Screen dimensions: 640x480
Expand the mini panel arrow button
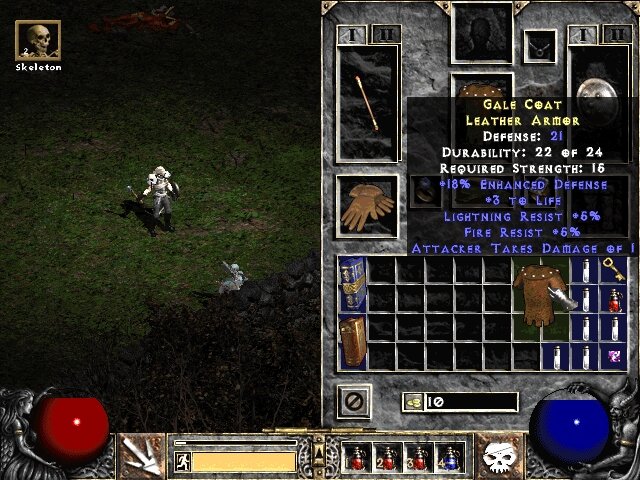click(319, 454)
